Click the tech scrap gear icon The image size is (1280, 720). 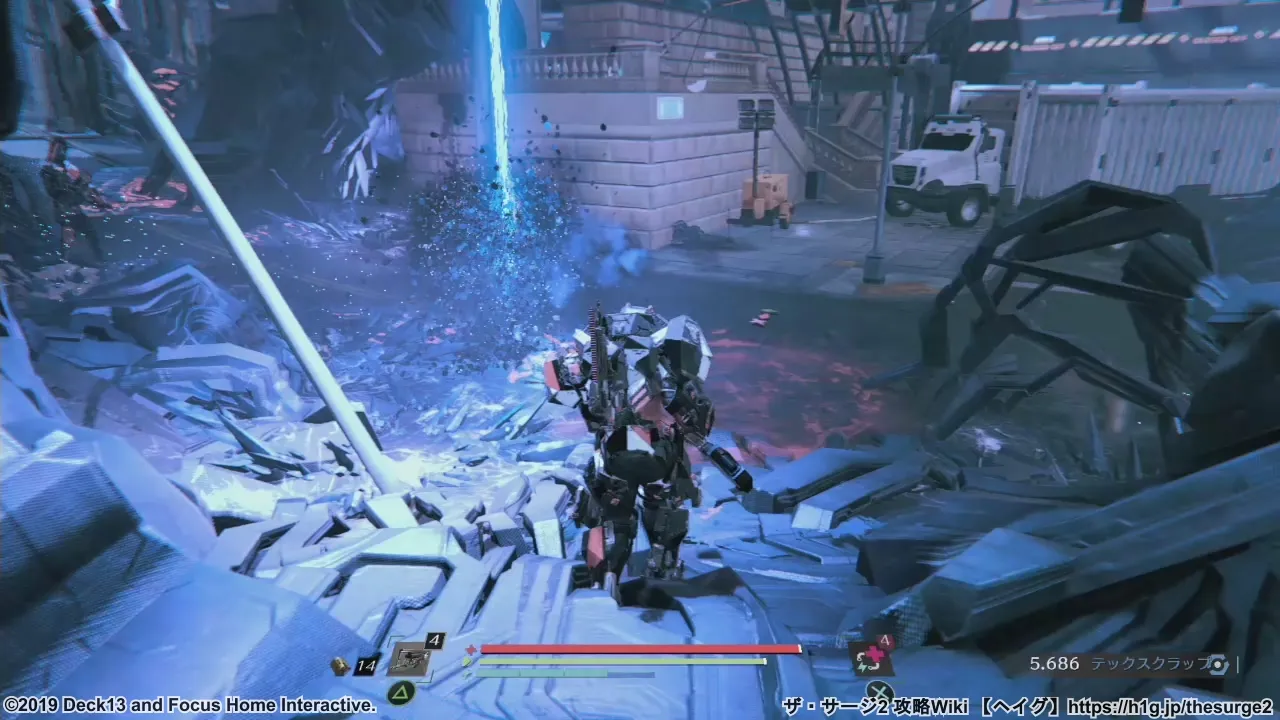tap(1217, 663)
